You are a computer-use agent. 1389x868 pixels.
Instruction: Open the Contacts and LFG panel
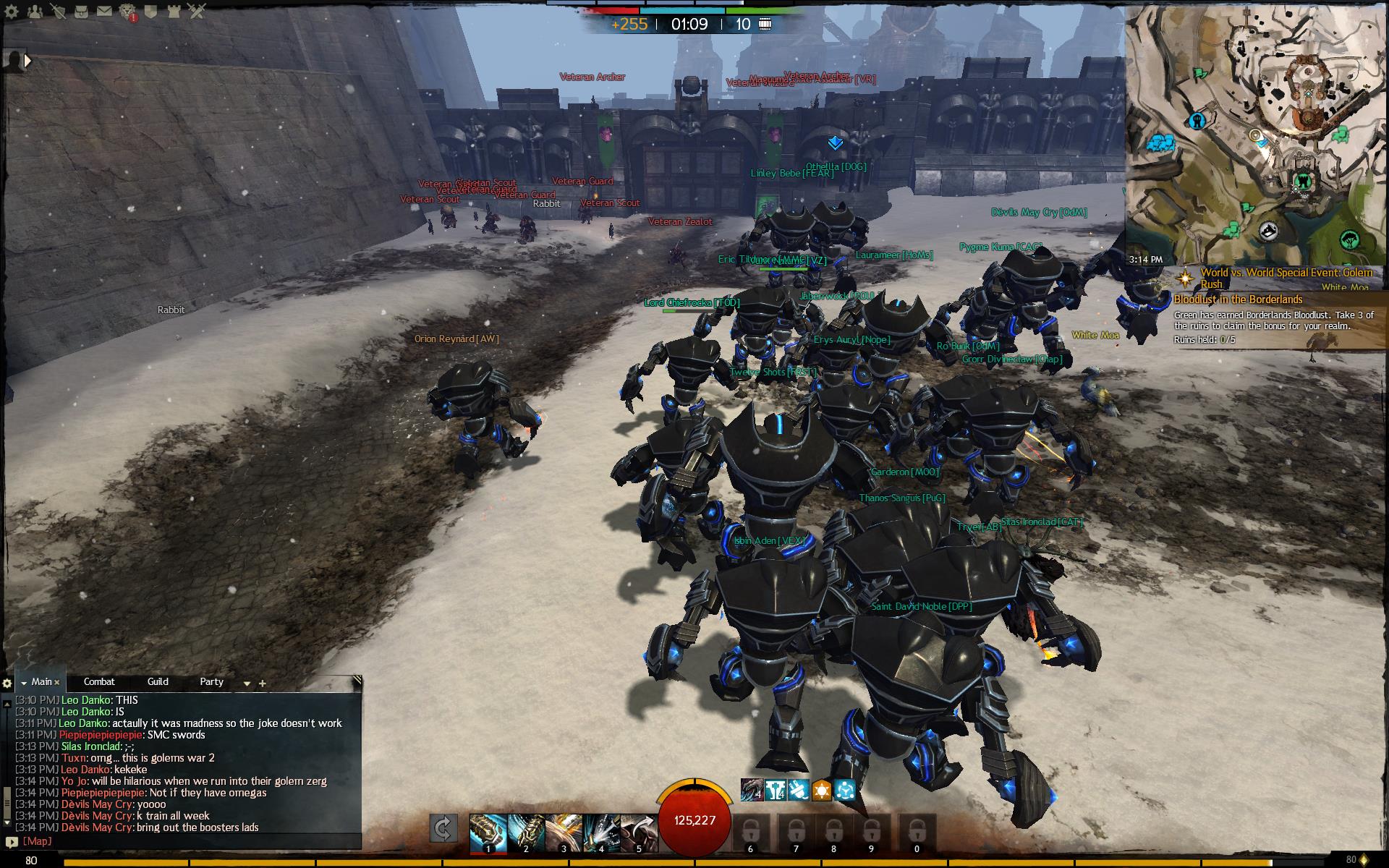click(x=35, y=11)
